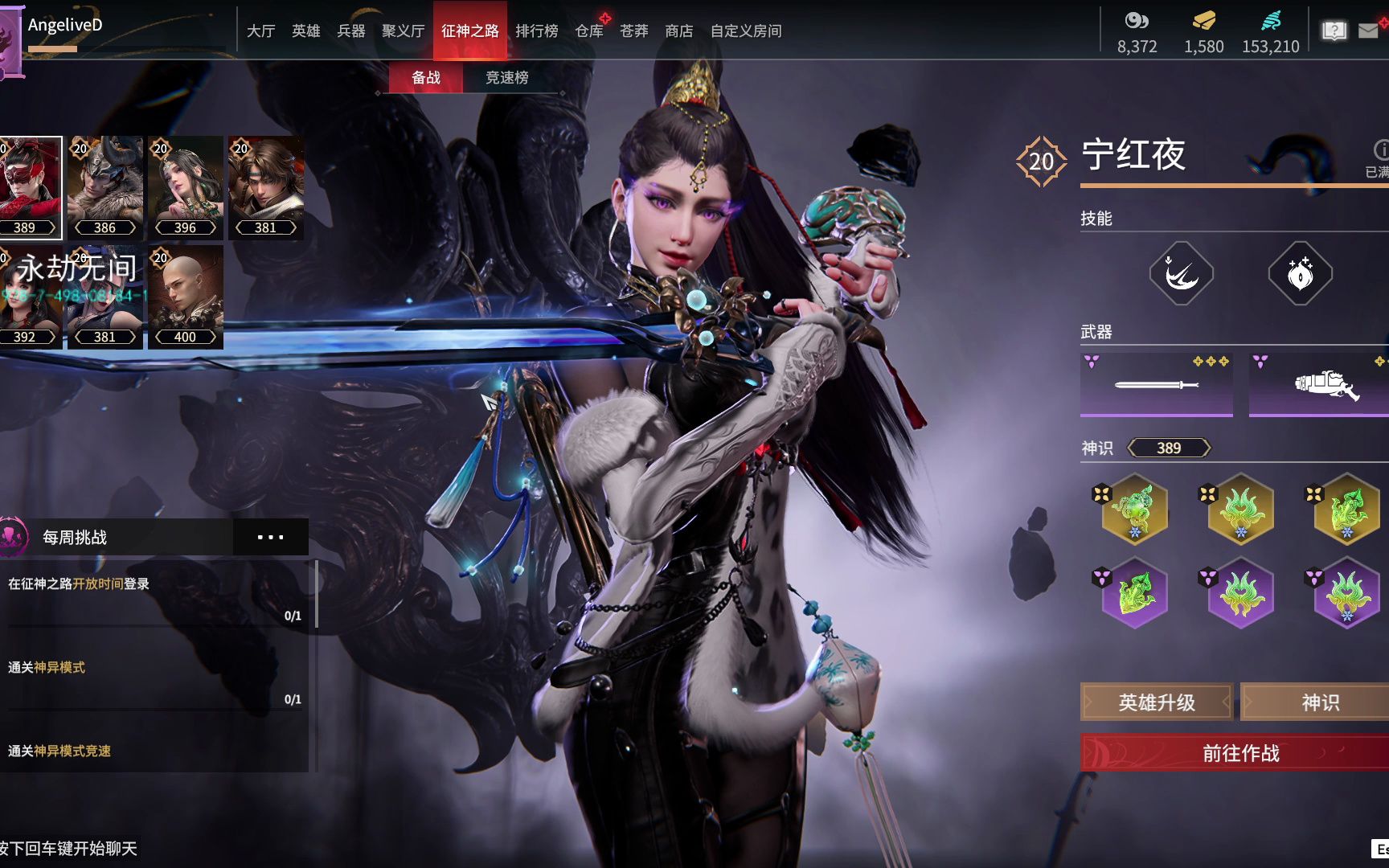The width and height of the screenshot is (1389, 868).
Task: Select the long sword weapon slot
Action: [x=1156, y=384]
